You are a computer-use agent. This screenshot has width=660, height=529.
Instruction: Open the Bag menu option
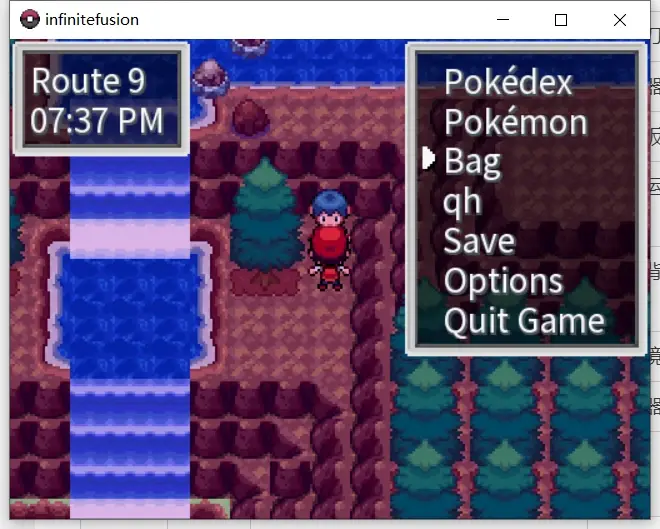(x=472, y=161)
